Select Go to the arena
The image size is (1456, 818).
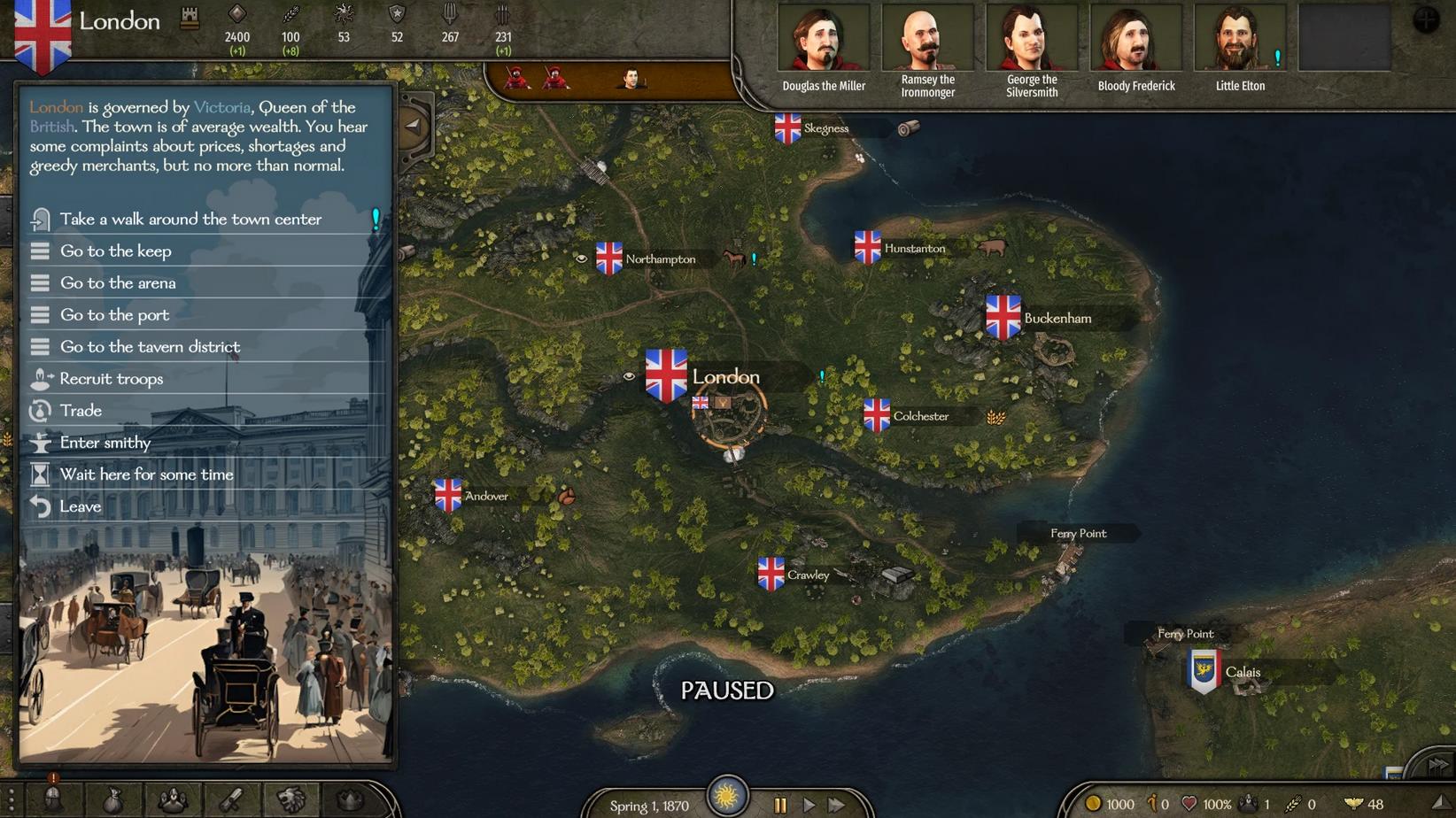pos(118,283)
